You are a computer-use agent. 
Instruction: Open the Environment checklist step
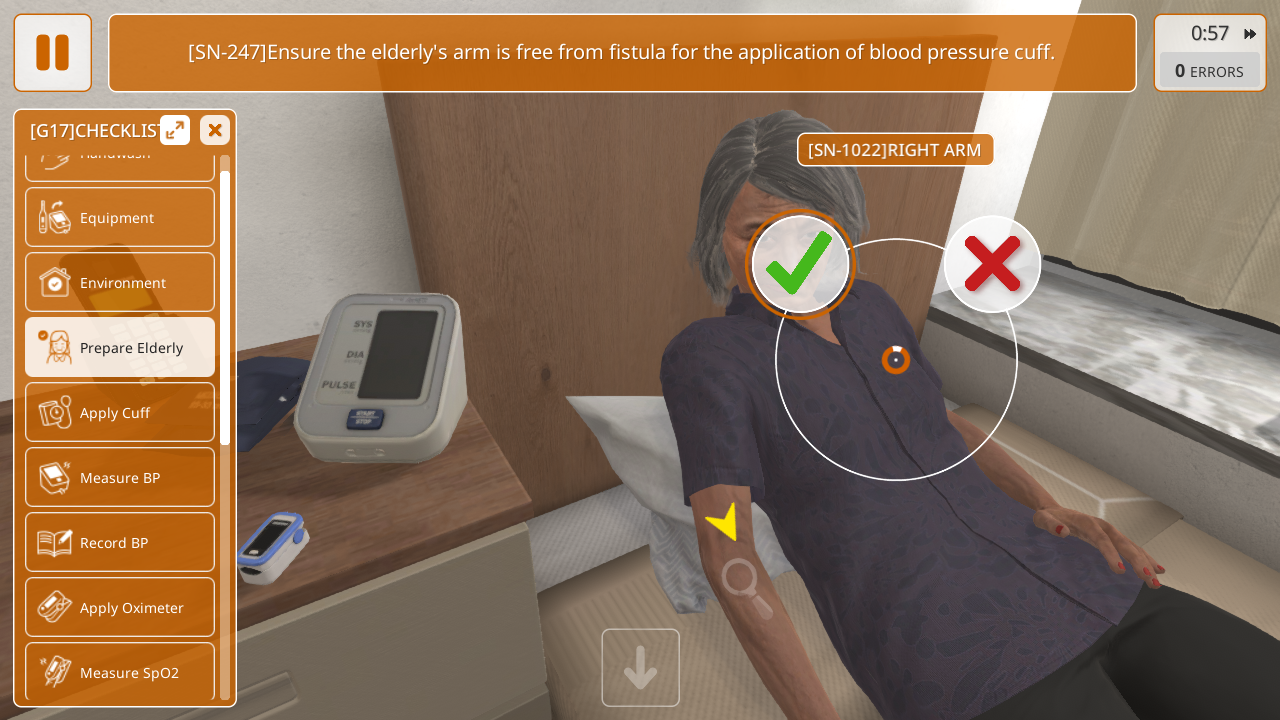click(x=120, y=282)
